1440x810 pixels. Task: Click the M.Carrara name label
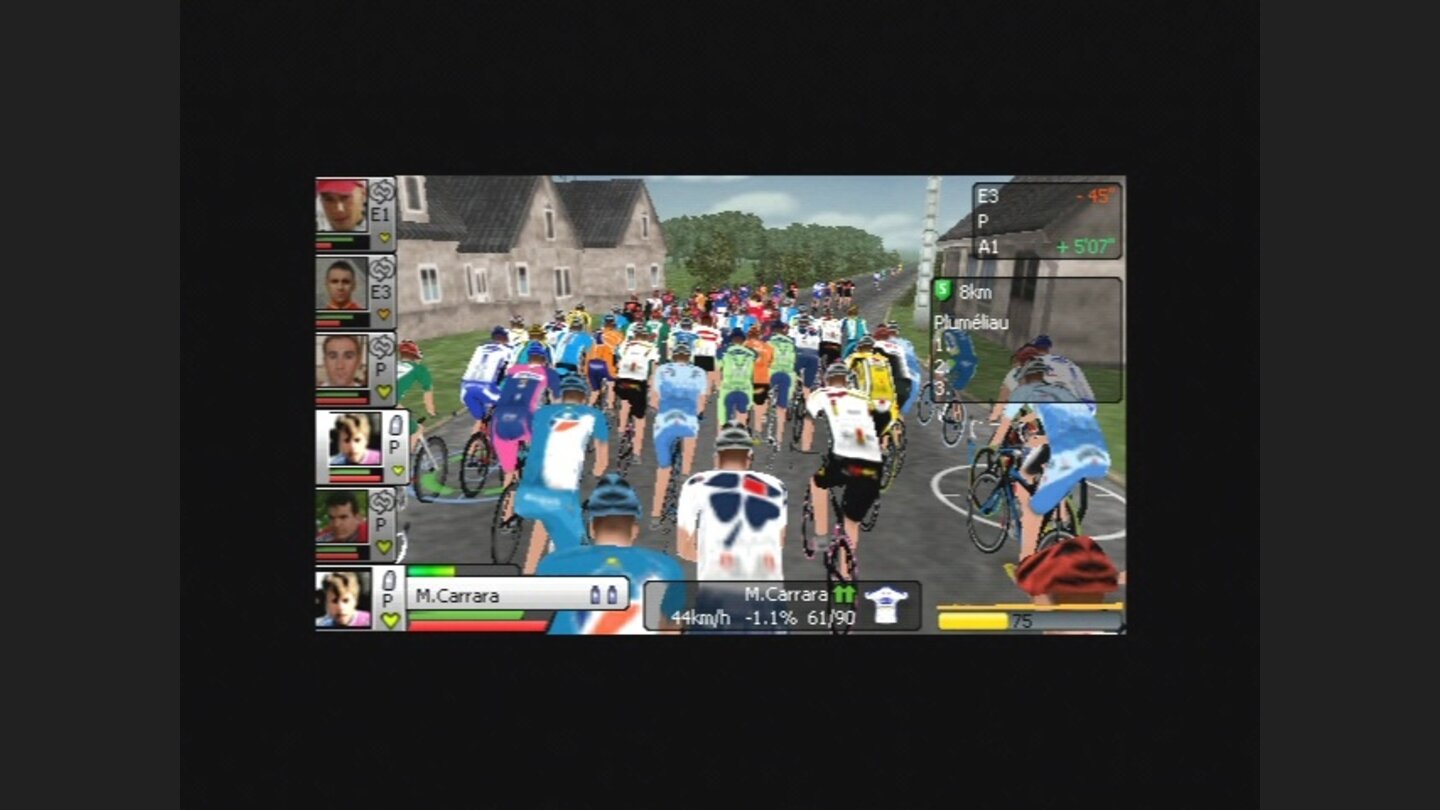click(x=455, y=594)
